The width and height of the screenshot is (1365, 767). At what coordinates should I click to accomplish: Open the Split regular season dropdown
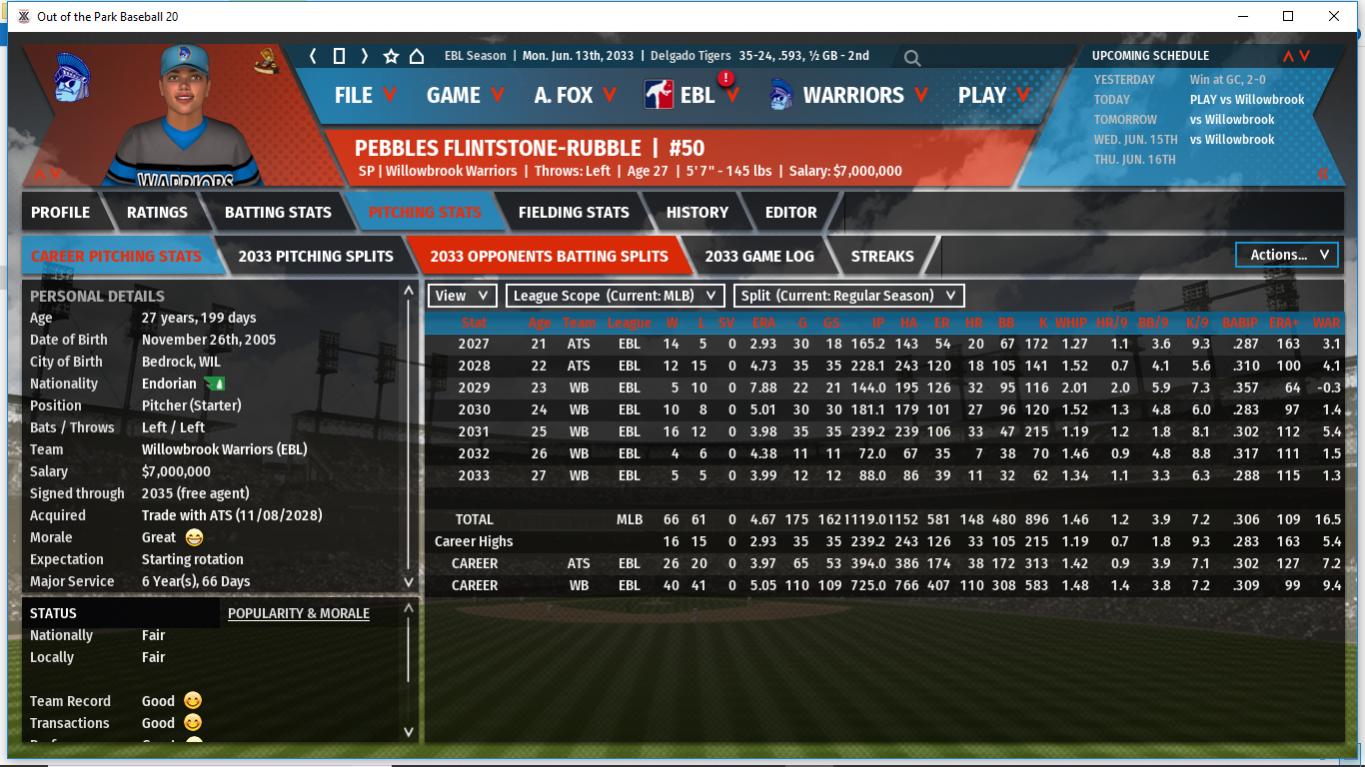click(849, 295)
